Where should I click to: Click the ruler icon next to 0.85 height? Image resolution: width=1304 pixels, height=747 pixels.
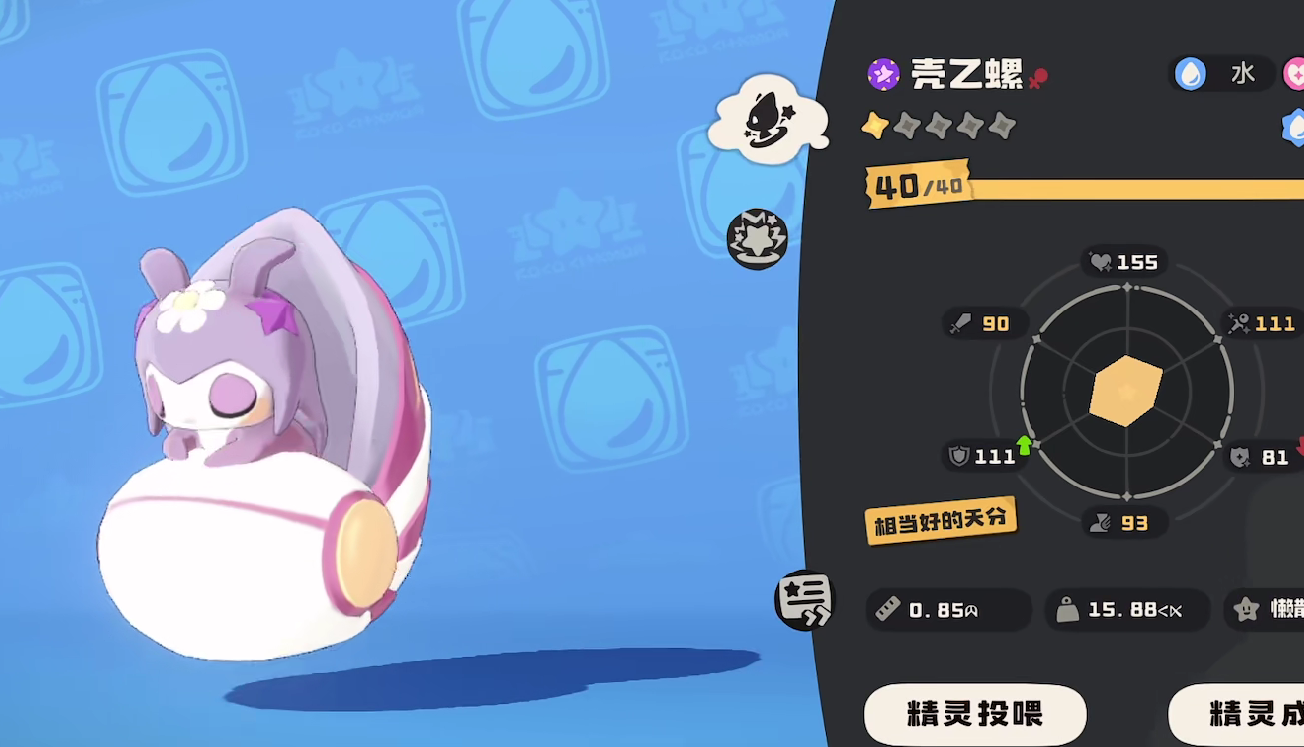(889, 609)
